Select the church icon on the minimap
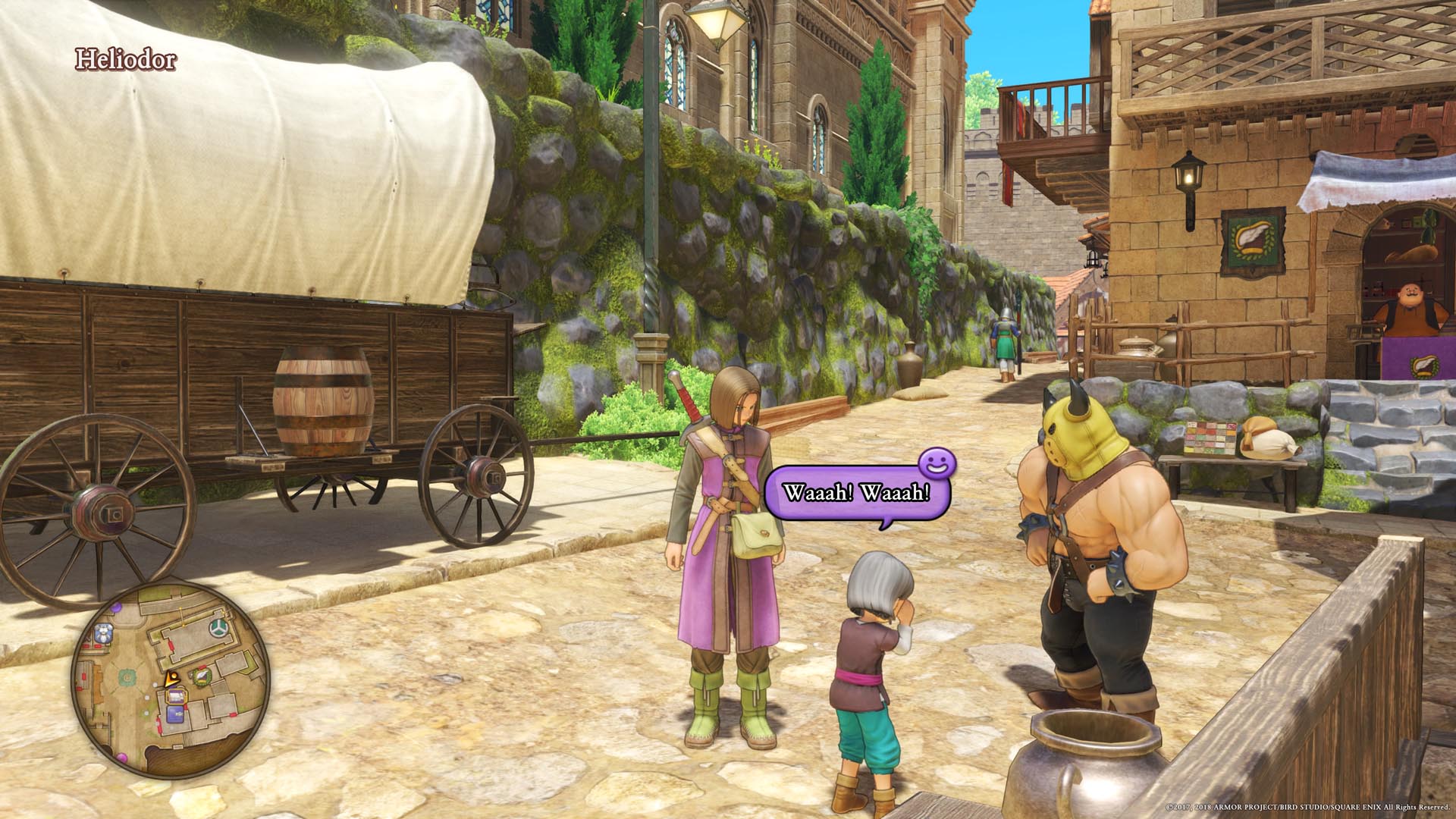 coord(105,634)
